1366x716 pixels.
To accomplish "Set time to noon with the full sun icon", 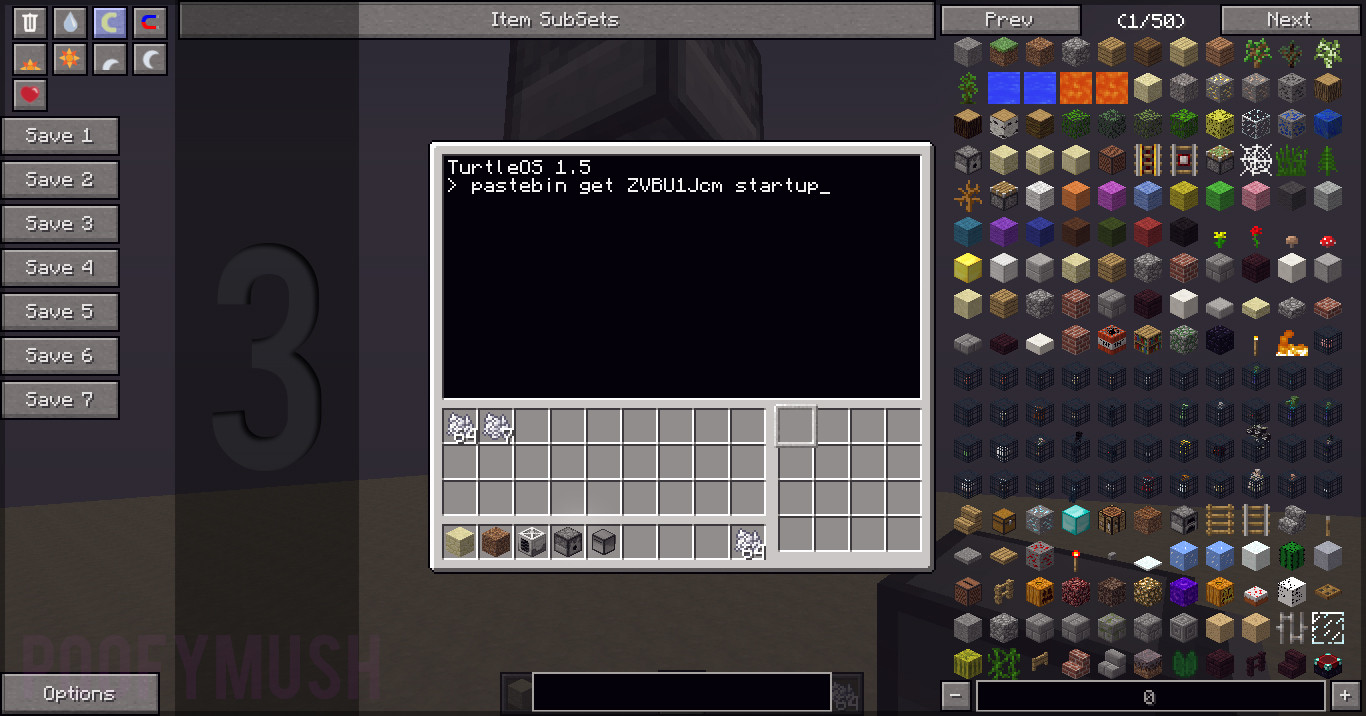I will (x=70, y=60).
